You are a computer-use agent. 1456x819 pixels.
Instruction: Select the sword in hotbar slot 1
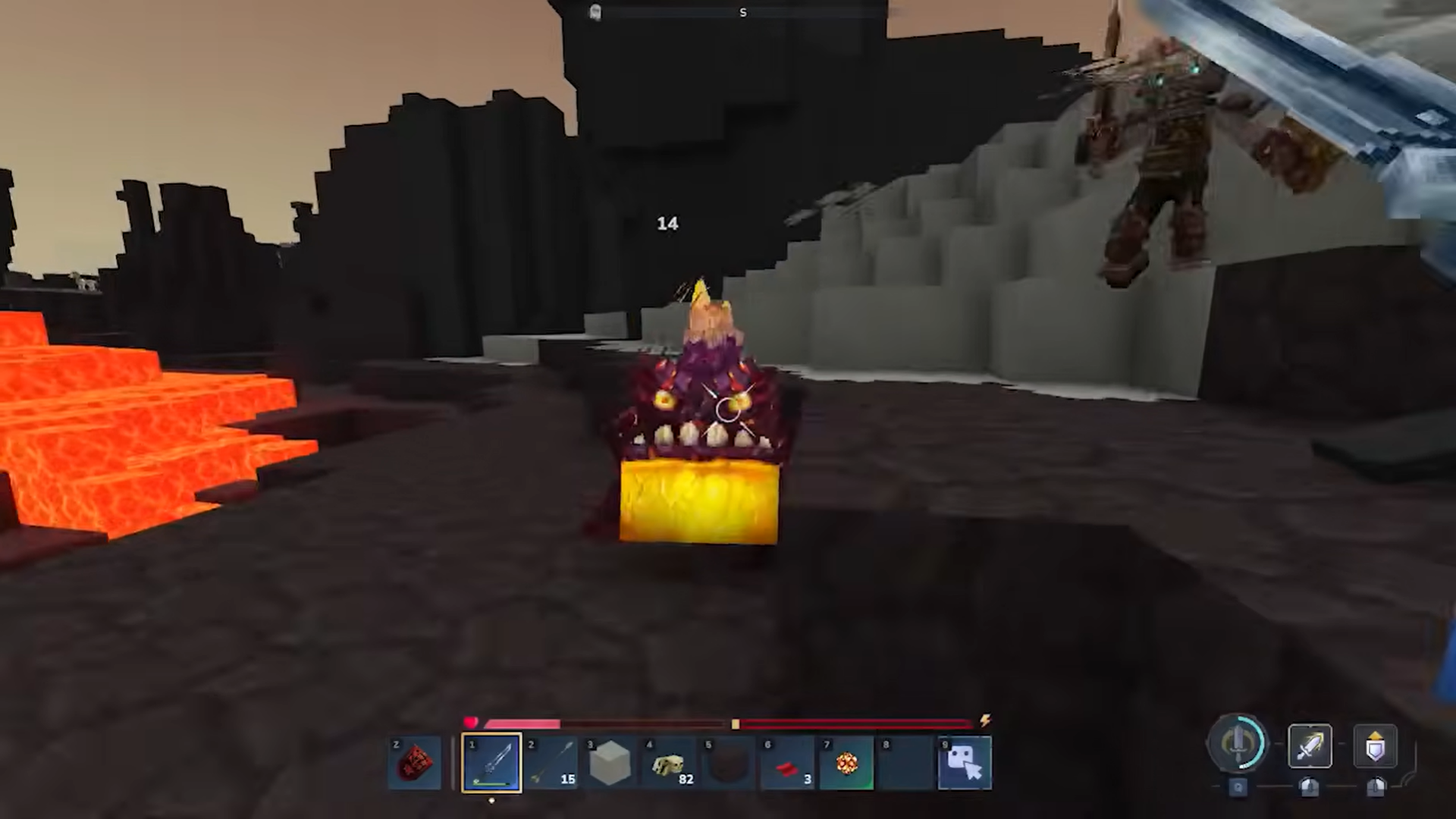click(491, 762)
